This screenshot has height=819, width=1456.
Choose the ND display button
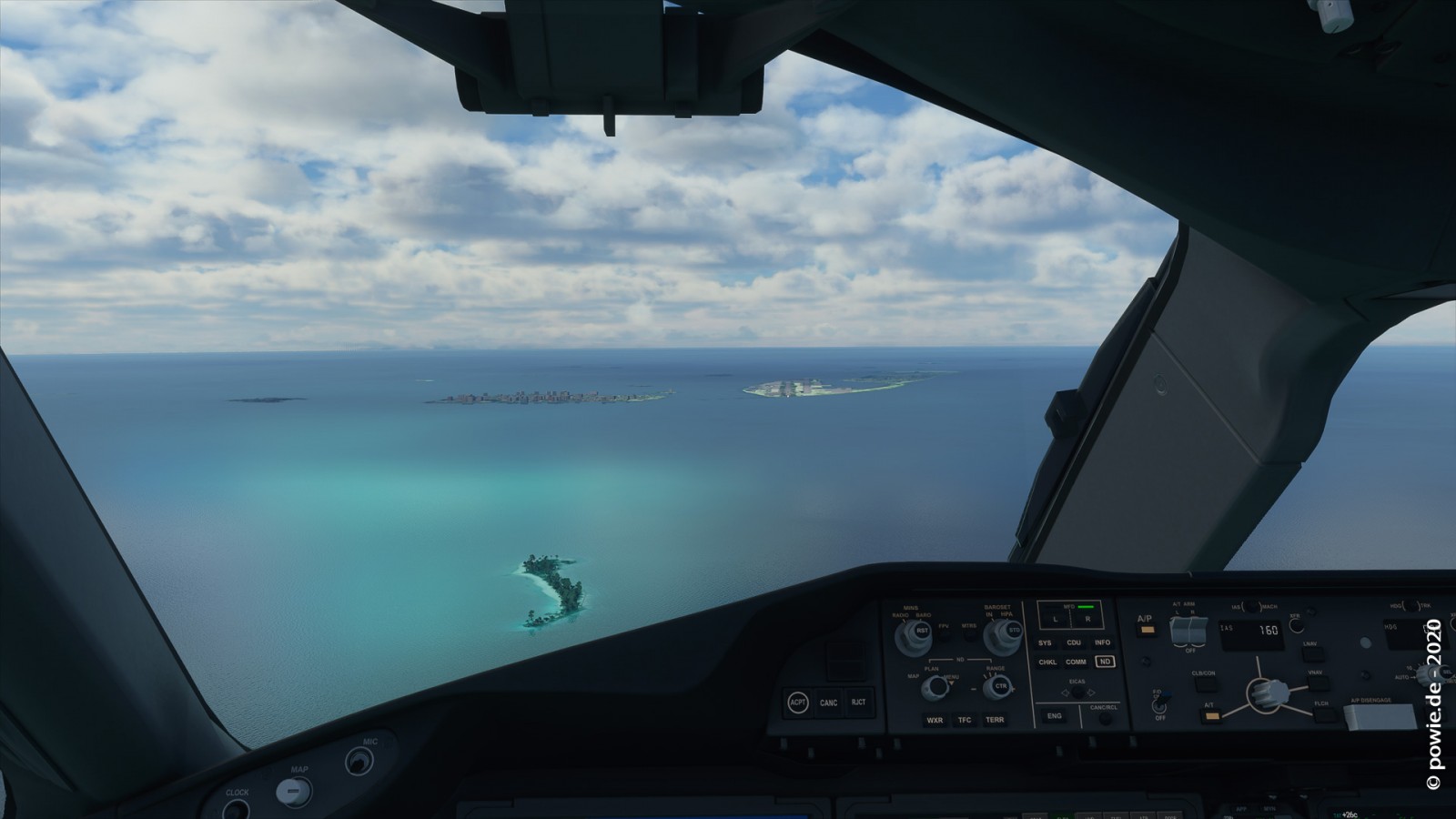(x=1105, y=662)
